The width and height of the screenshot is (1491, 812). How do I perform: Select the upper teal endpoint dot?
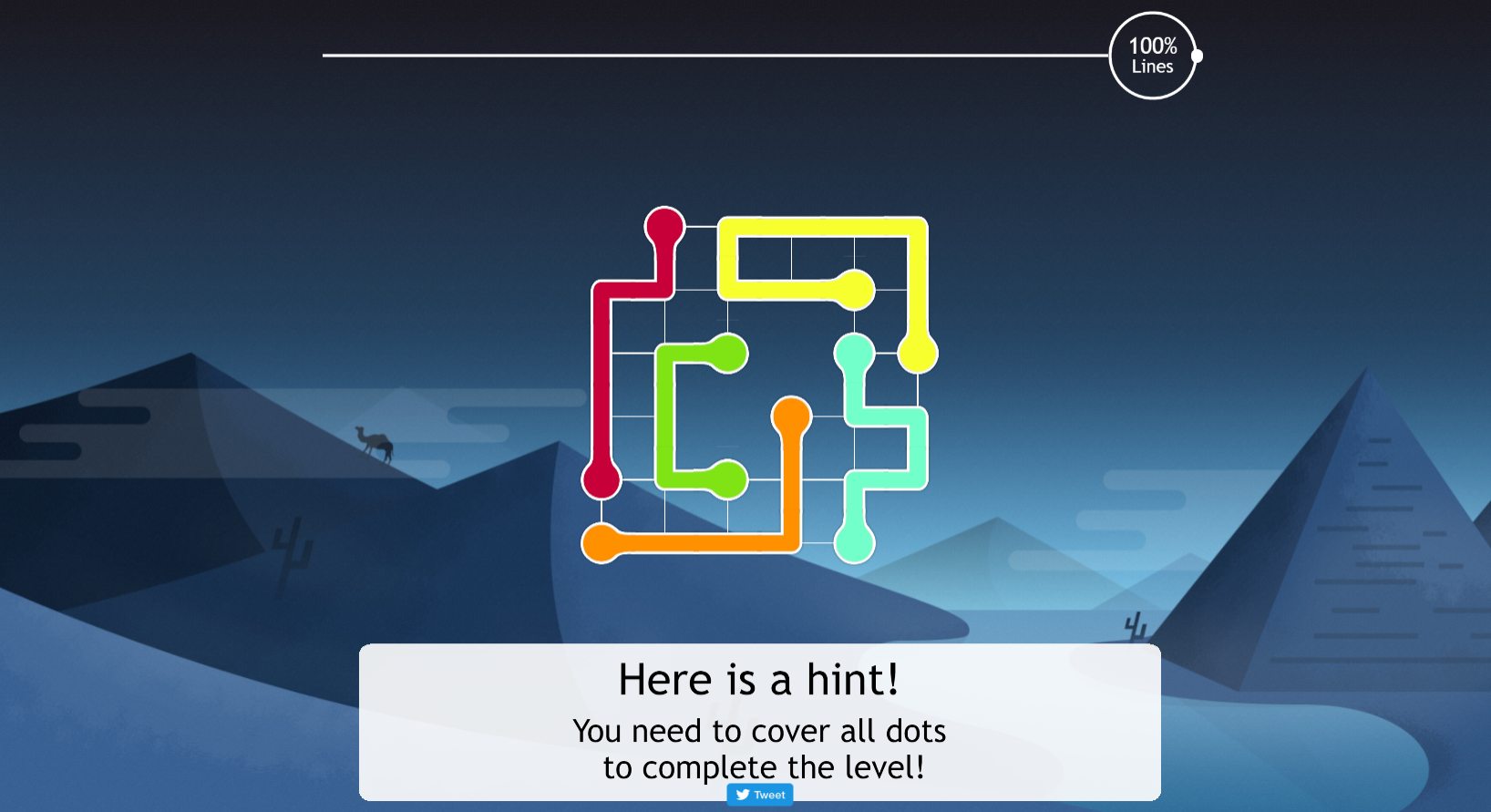pos(854,354)
